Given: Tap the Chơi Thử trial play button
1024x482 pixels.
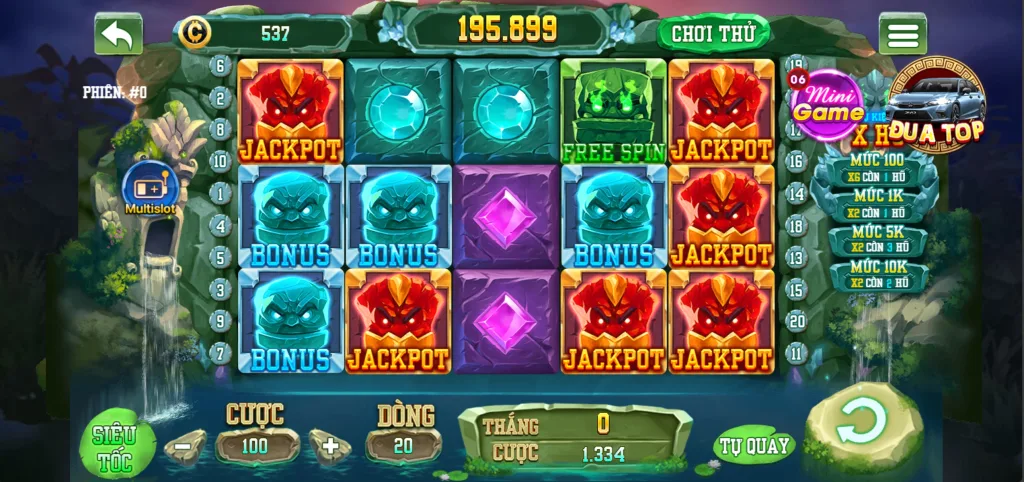Looking at the screenshot, I should [713, 33].
